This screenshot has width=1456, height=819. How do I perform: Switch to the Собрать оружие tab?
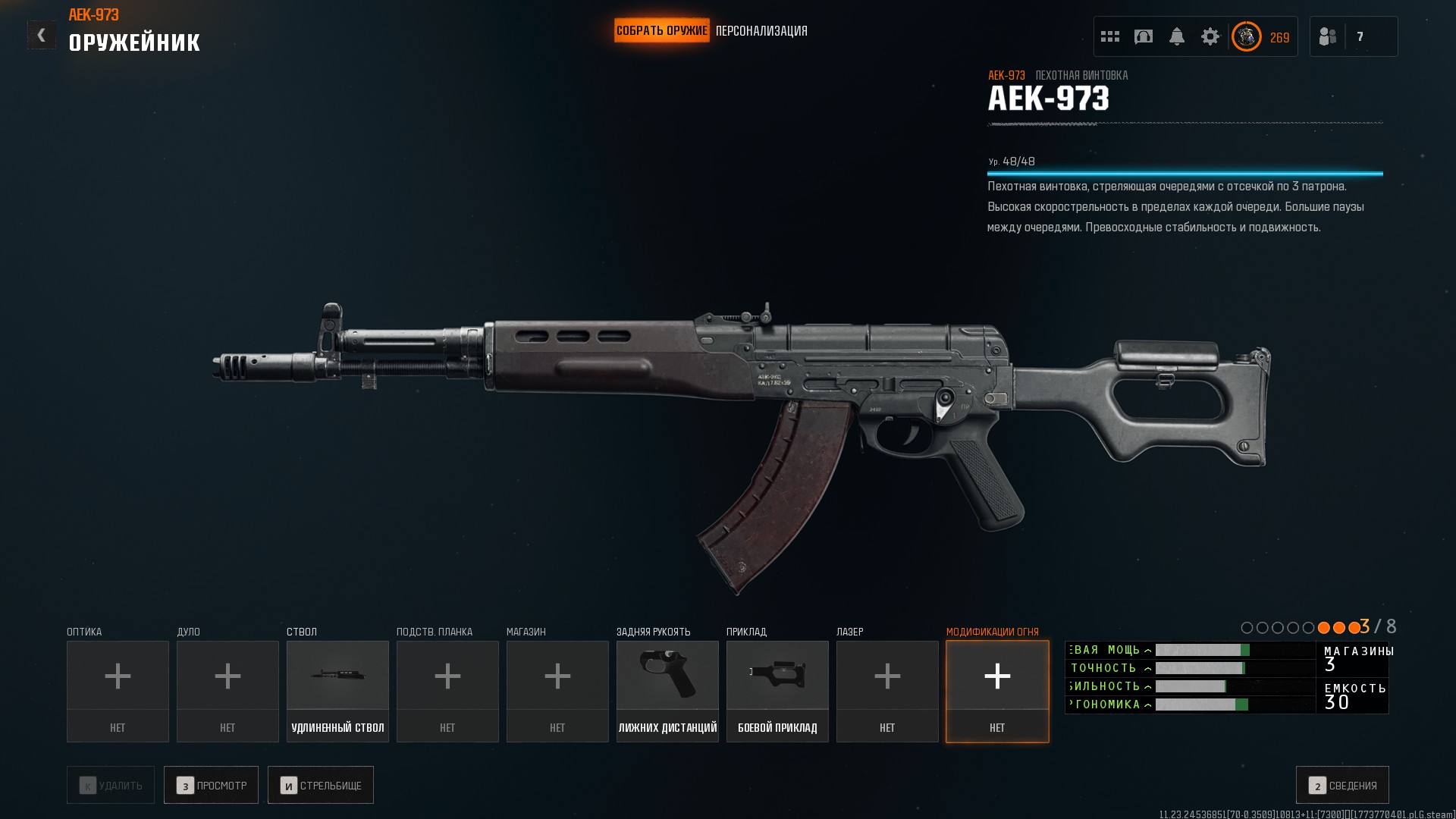pyautogui.click(x=661, y=31)
